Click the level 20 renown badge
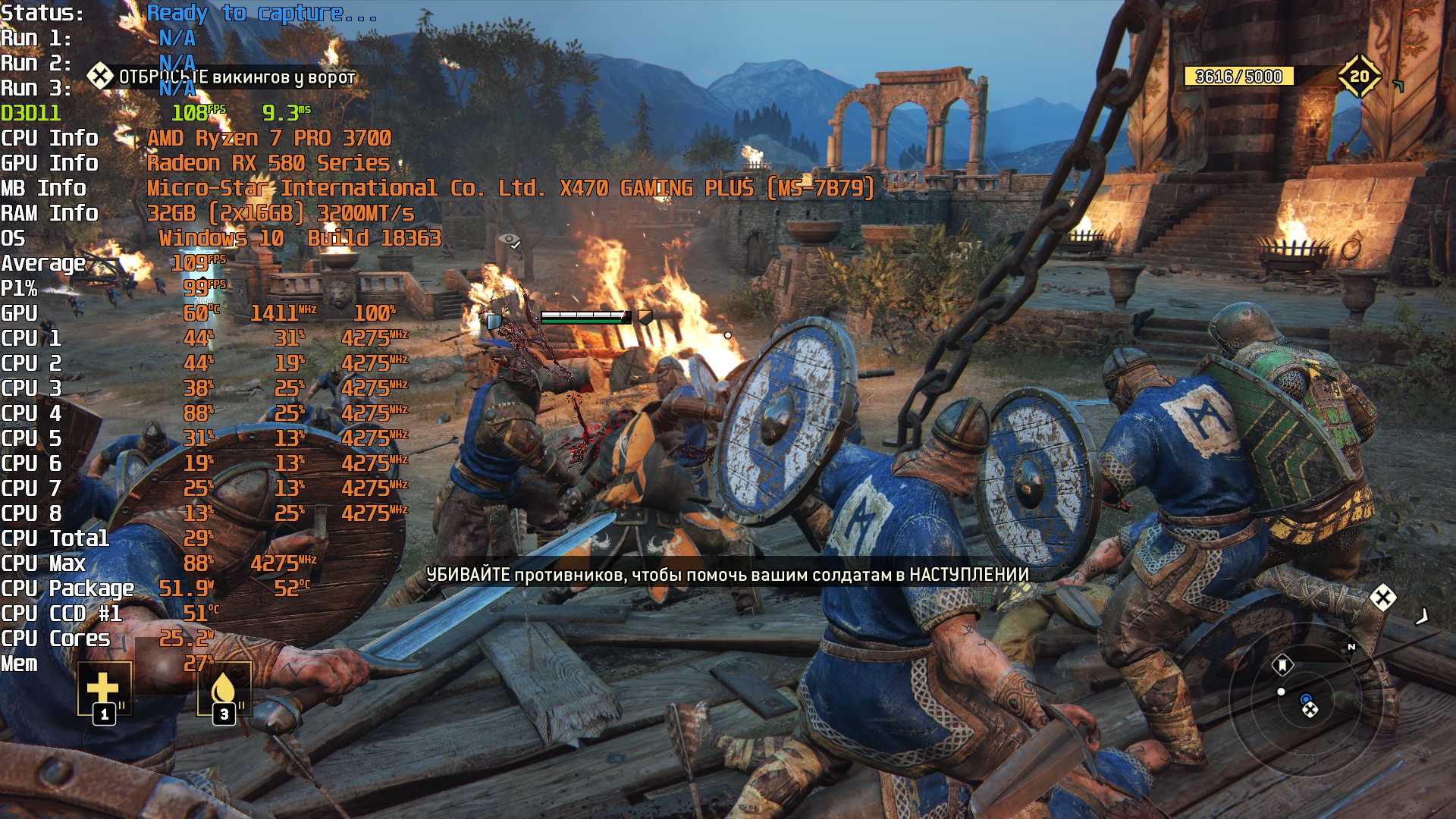Viewport: 1456px width, 819px height. pos(1359,76)
